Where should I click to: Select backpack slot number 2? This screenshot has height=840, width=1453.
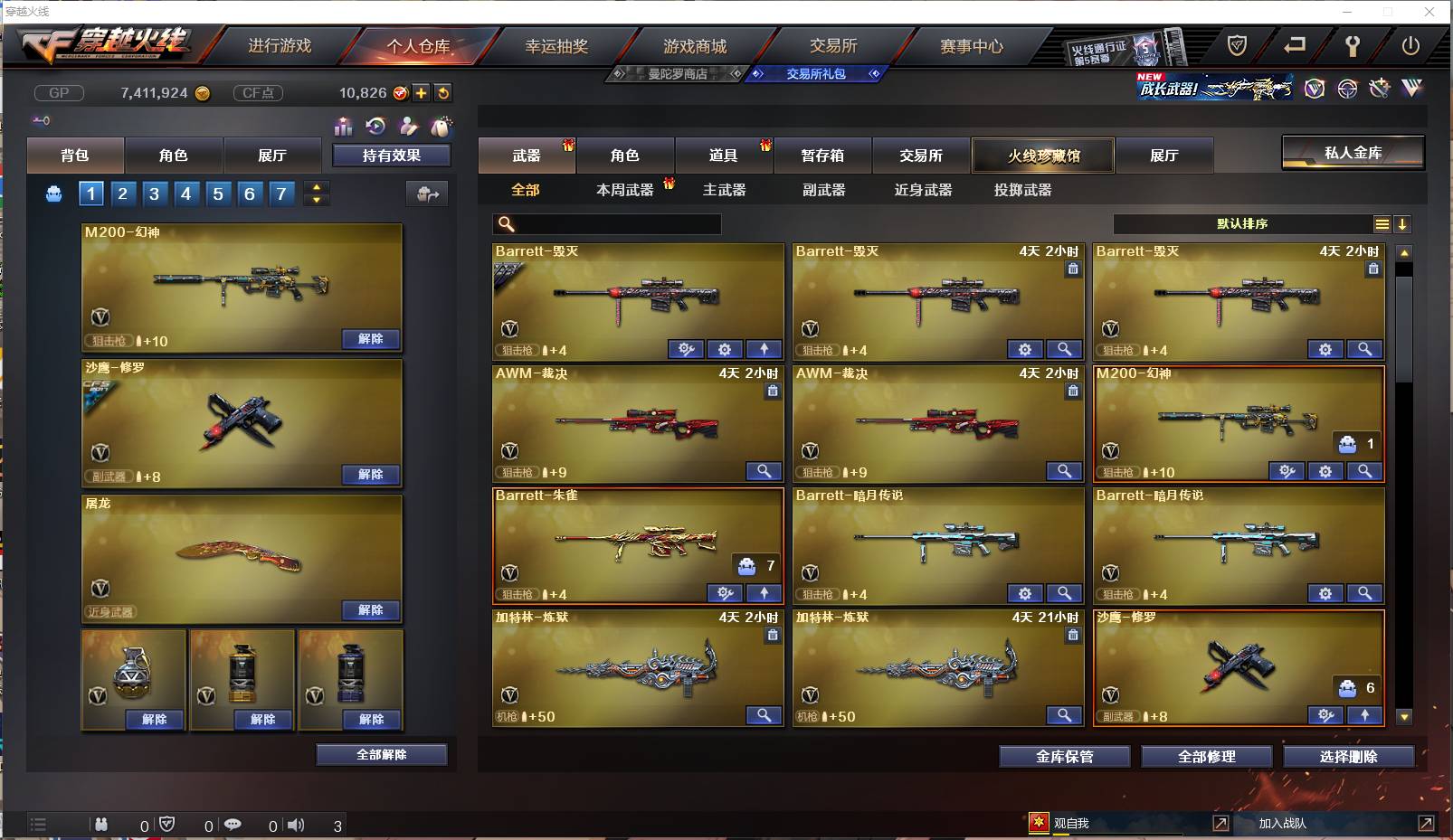[122, 193]
